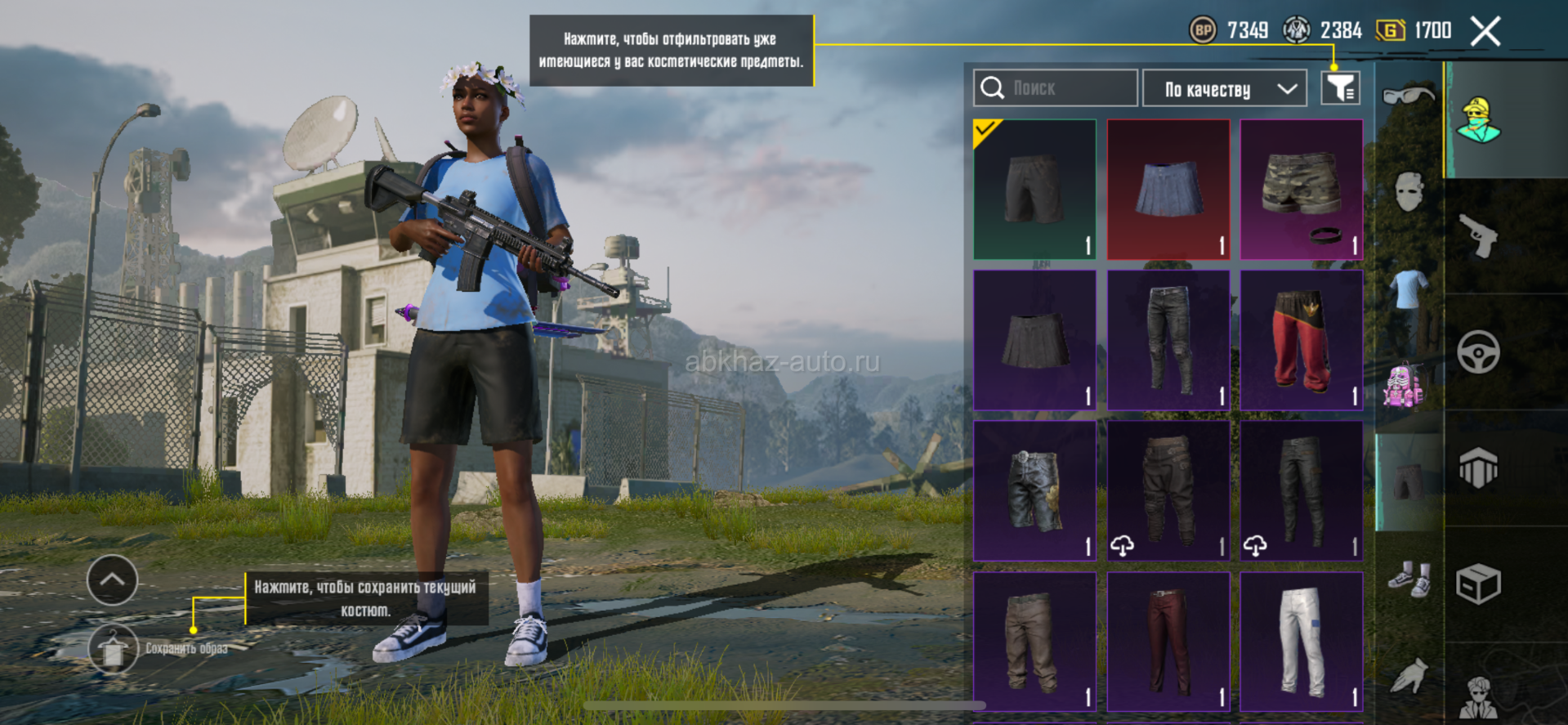Select the white pants item
This screenshot has width=1568, height=725.
point(1301,642)
